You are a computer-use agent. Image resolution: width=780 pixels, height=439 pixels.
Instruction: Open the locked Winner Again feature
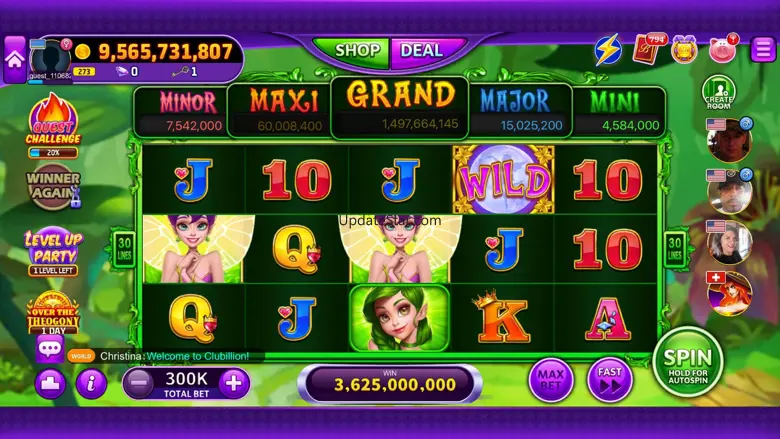click(53, 187)
